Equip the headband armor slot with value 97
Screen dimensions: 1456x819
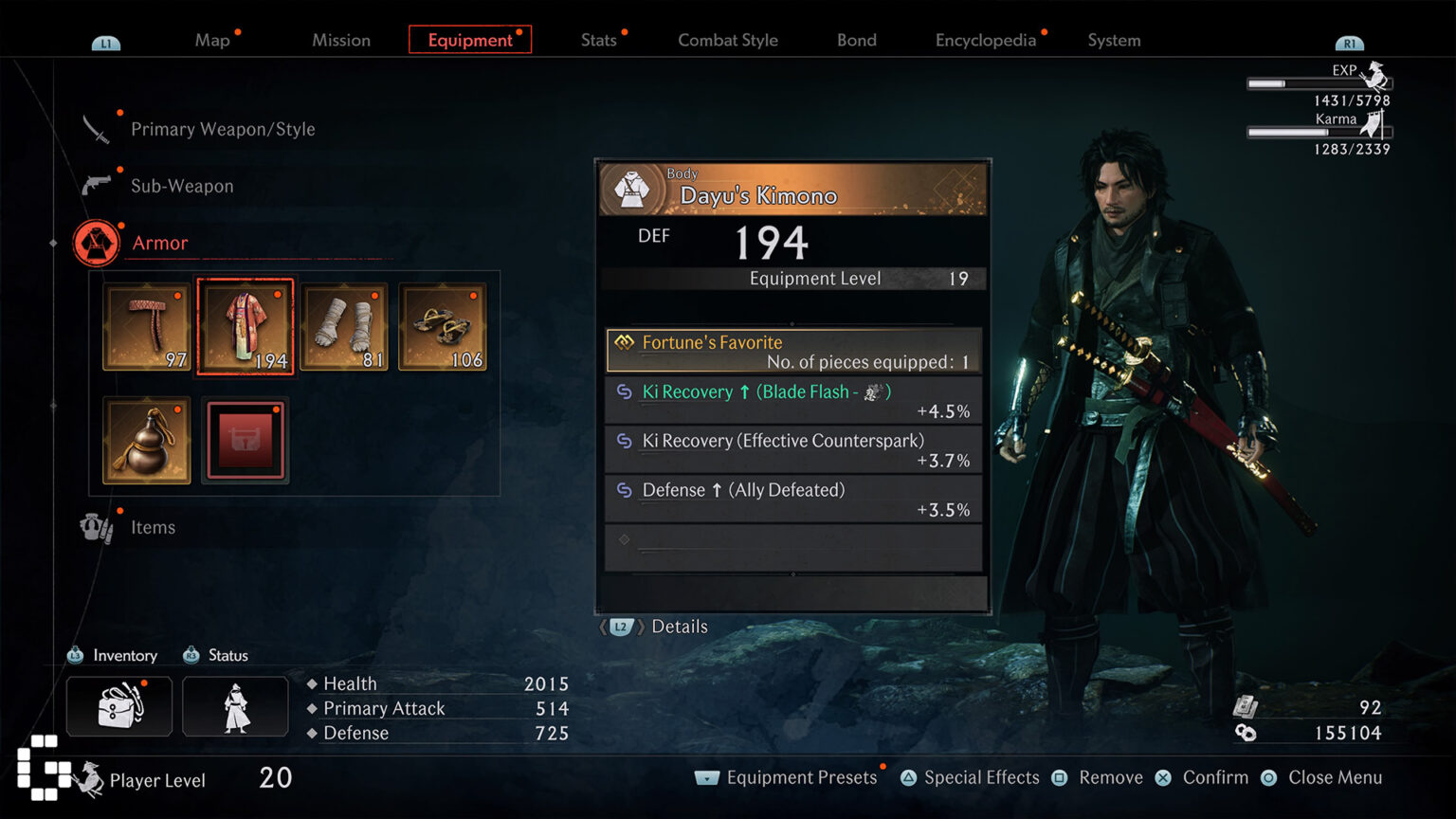pos(146,326)
